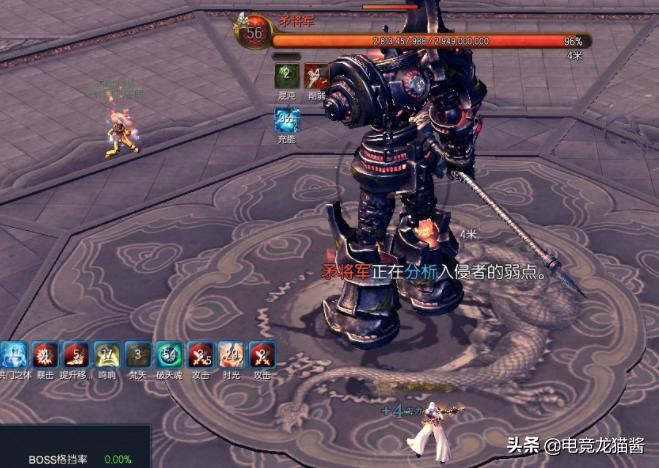
Task: Inspect the 提升移 speed buff icon
Action: pyautogui.click(x=75, y=355)
